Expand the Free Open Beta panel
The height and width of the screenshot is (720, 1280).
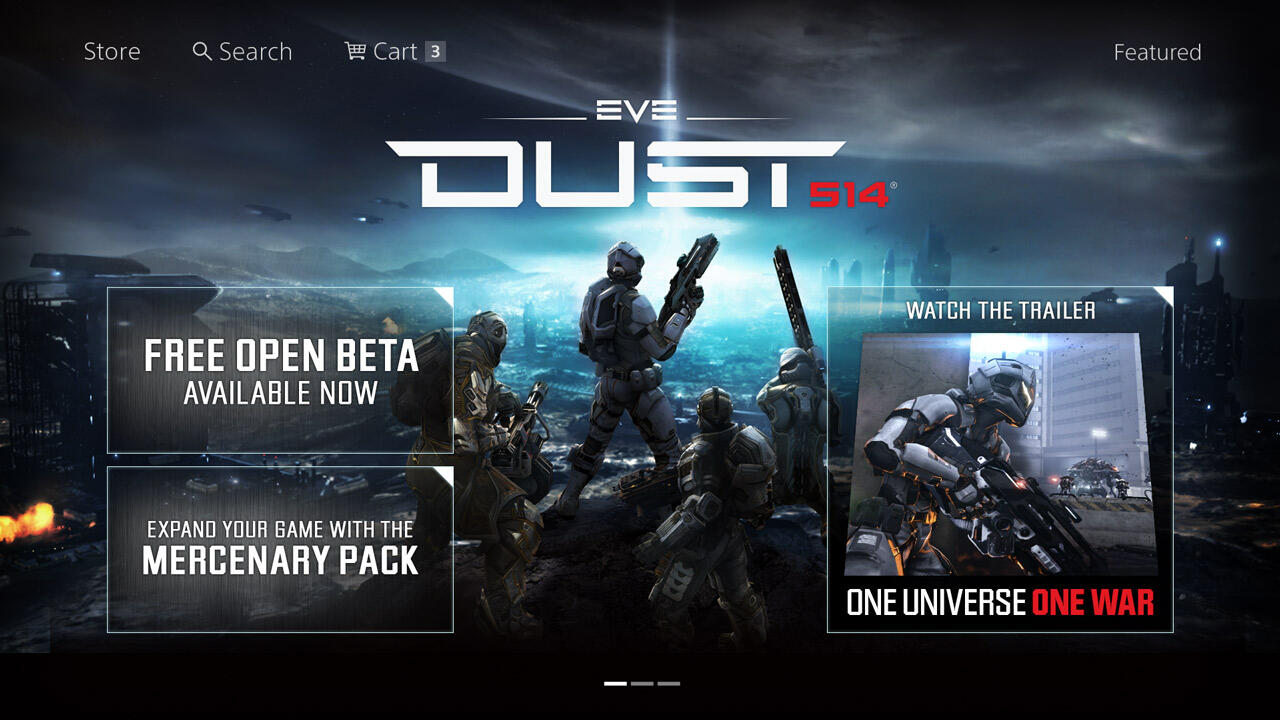pos(281,370)
